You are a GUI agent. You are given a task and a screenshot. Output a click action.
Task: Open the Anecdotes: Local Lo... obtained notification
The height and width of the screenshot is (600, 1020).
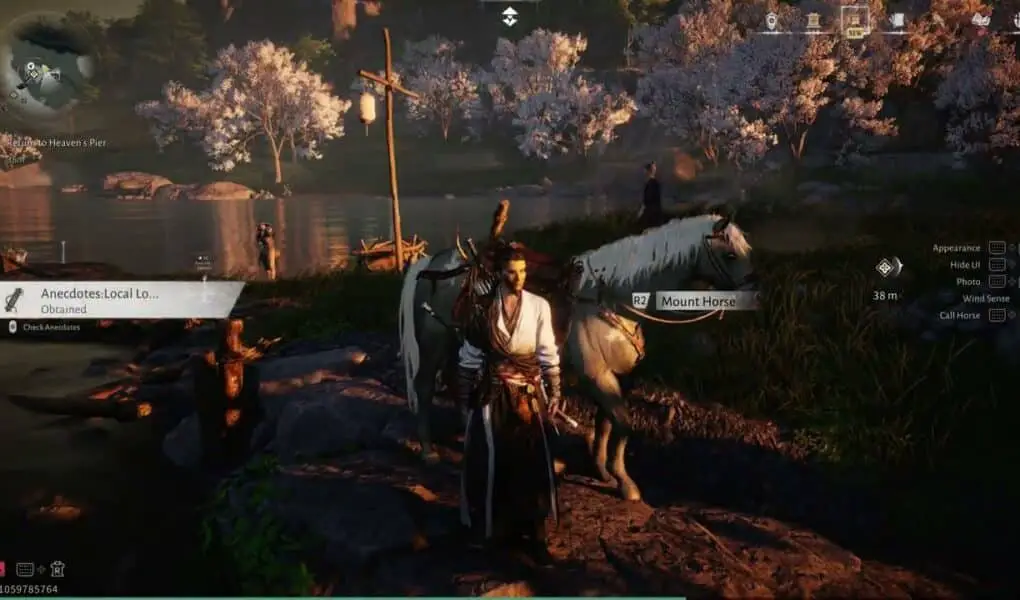pyautogui.click(x=120, y=300)
